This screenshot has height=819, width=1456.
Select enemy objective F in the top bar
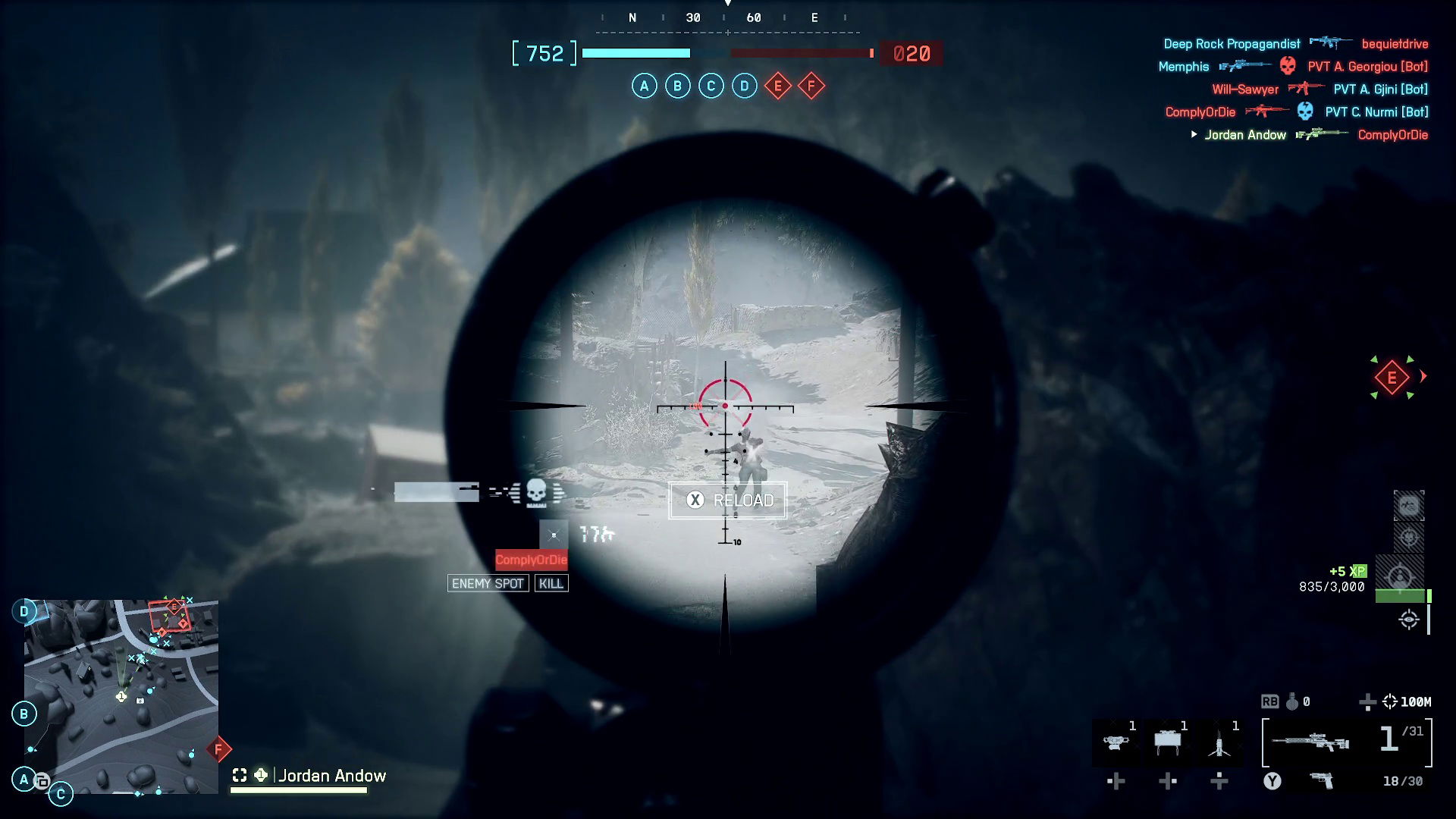point(811,86)
